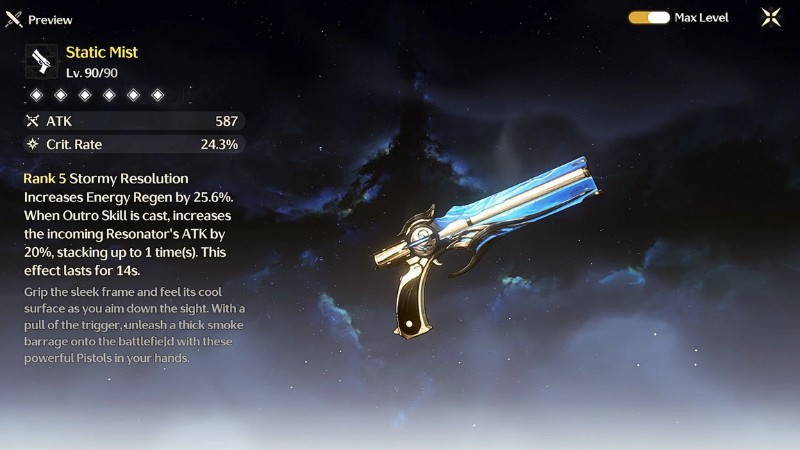800x450 pixels.
Task: Close the weapon preview screen
Action: [x=771, y=17]
